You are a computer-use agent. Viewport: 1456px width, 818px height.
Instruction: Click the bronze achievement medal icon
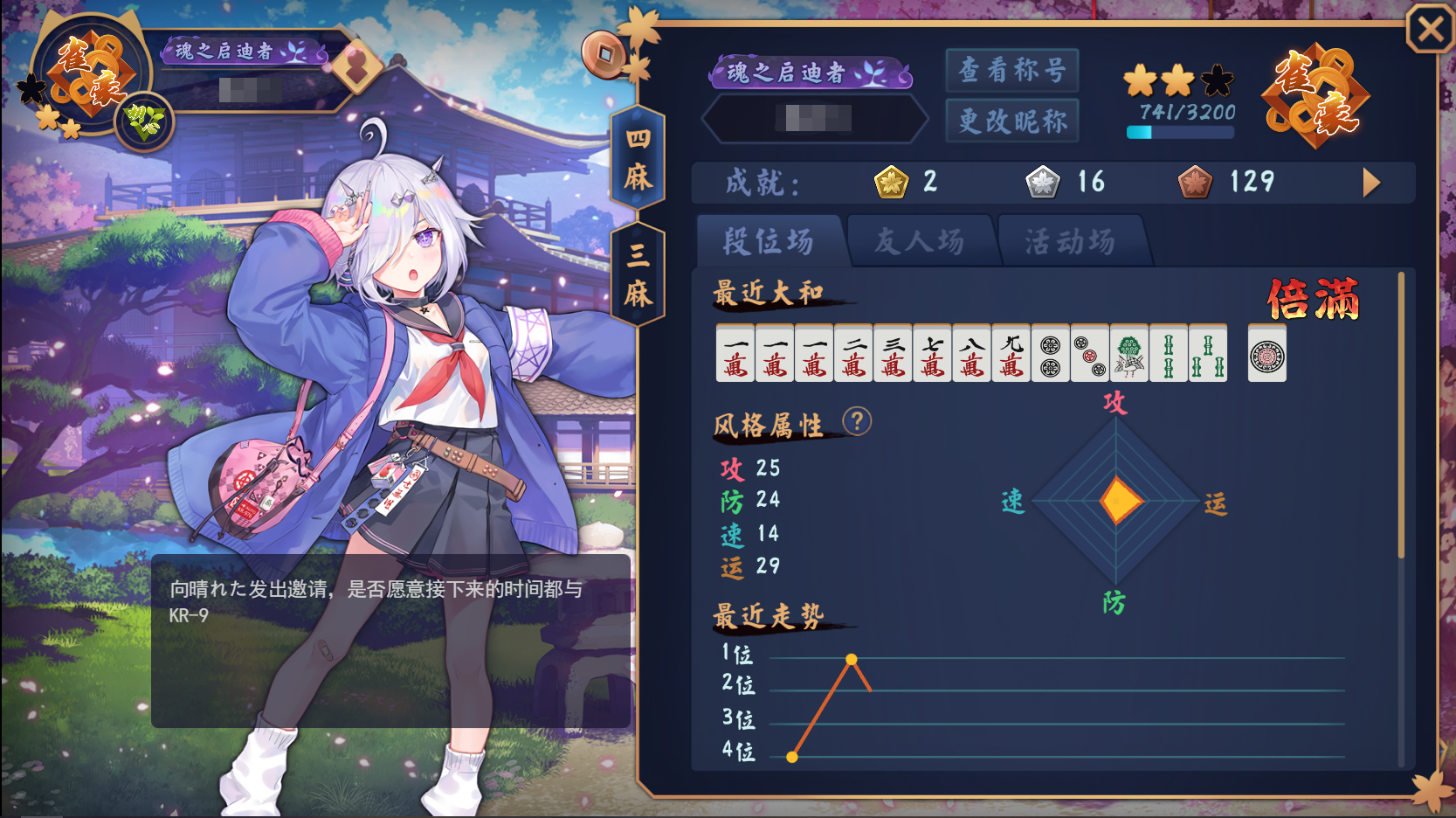(1194, 182)
